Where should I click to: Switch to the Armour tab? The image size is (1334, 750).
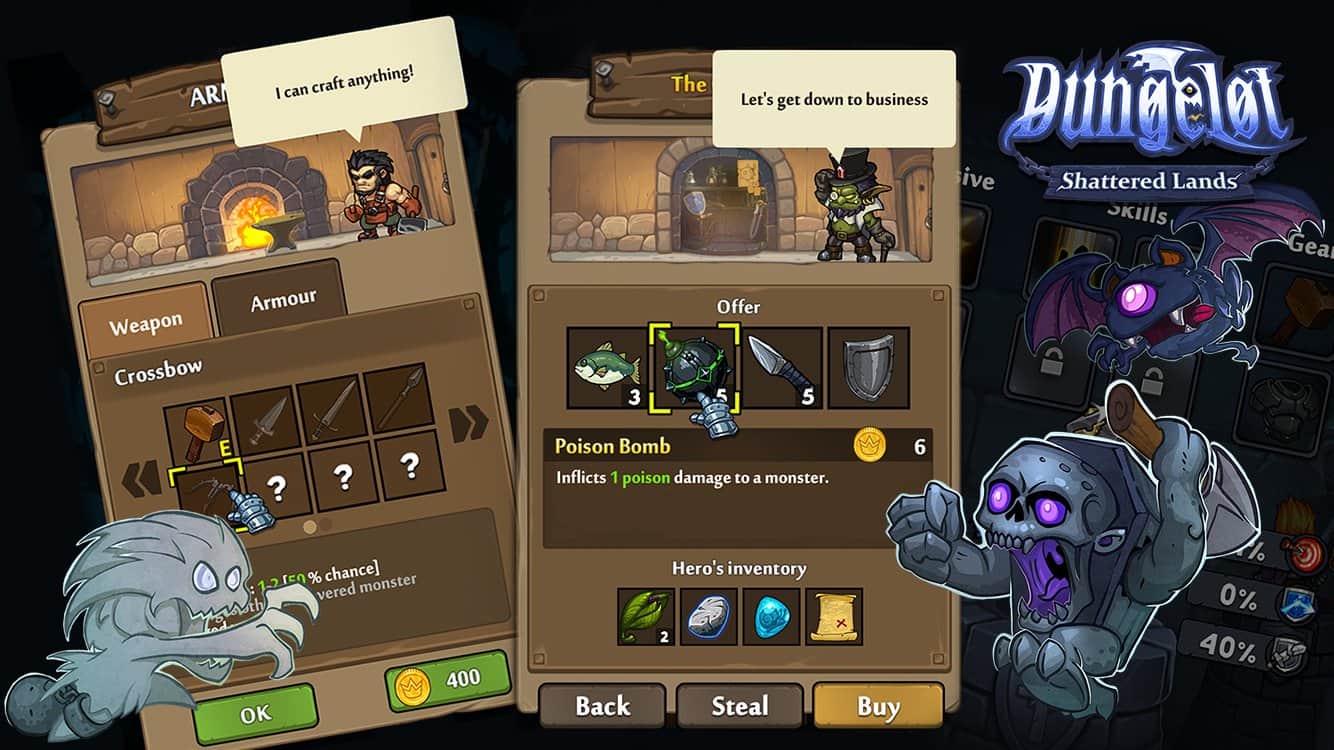coord(282,300)
